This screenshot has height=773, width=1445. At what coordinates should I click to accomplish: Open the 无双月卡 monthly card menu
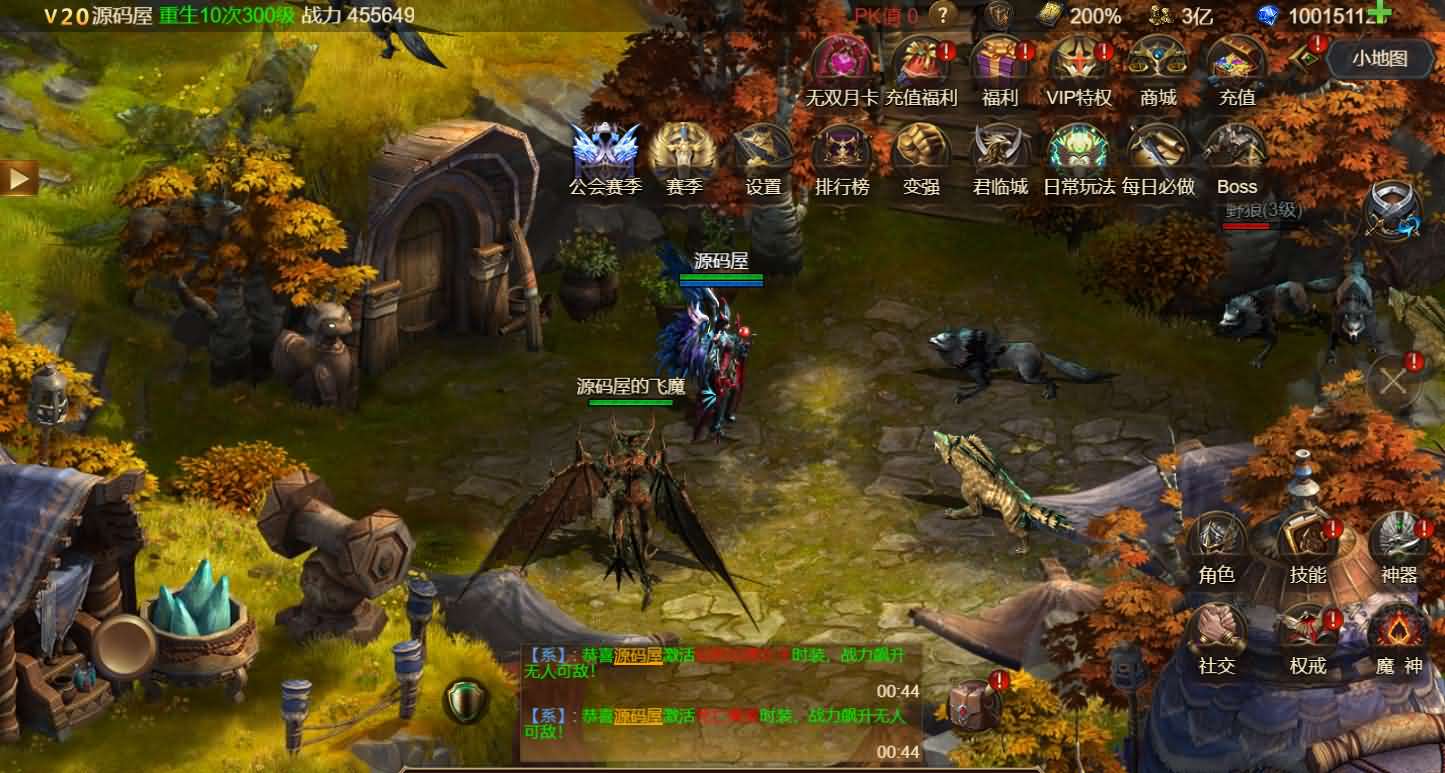[842, 63]
